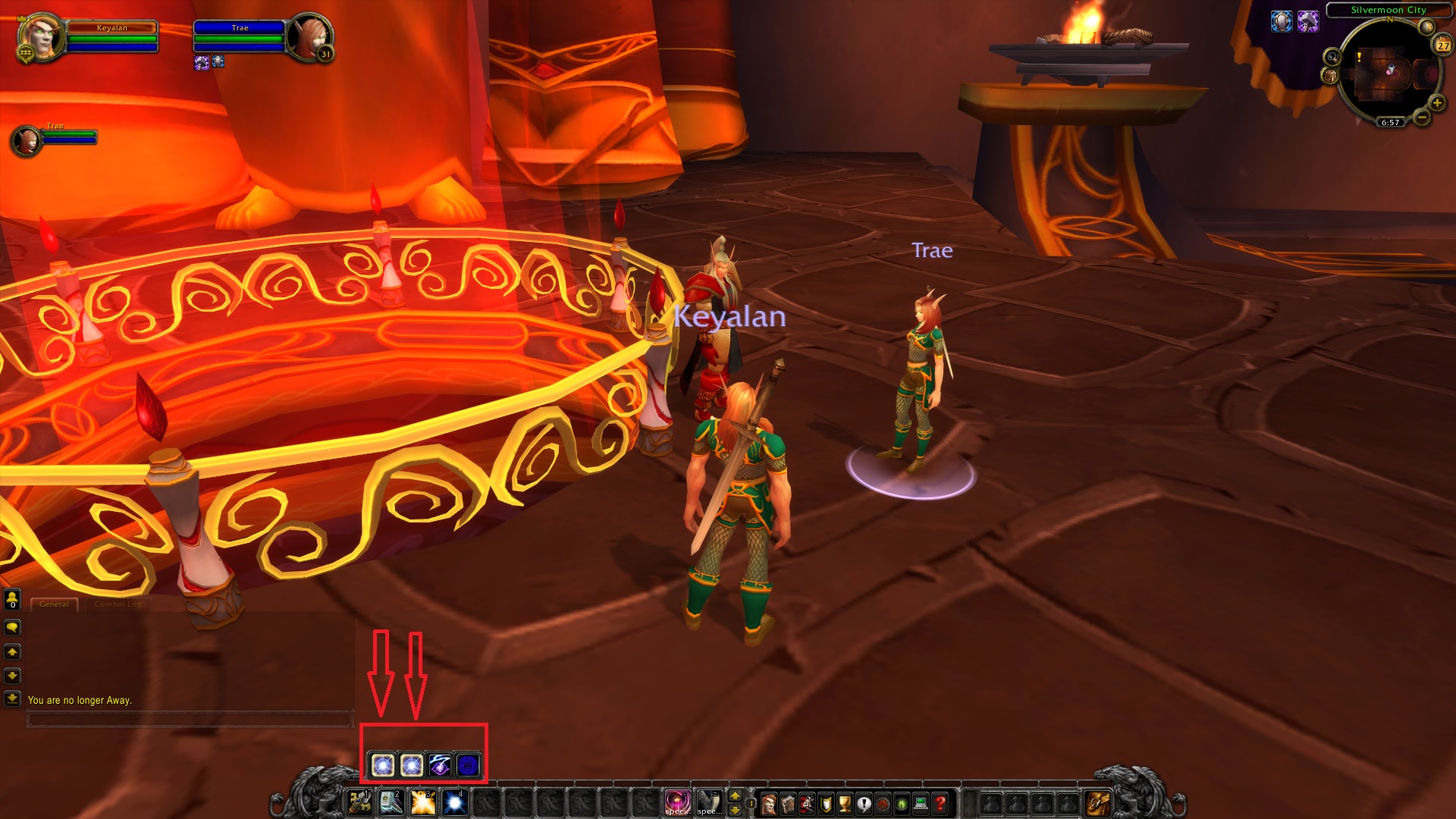Open the spellbook icon in the micro menu

[788, 805]
